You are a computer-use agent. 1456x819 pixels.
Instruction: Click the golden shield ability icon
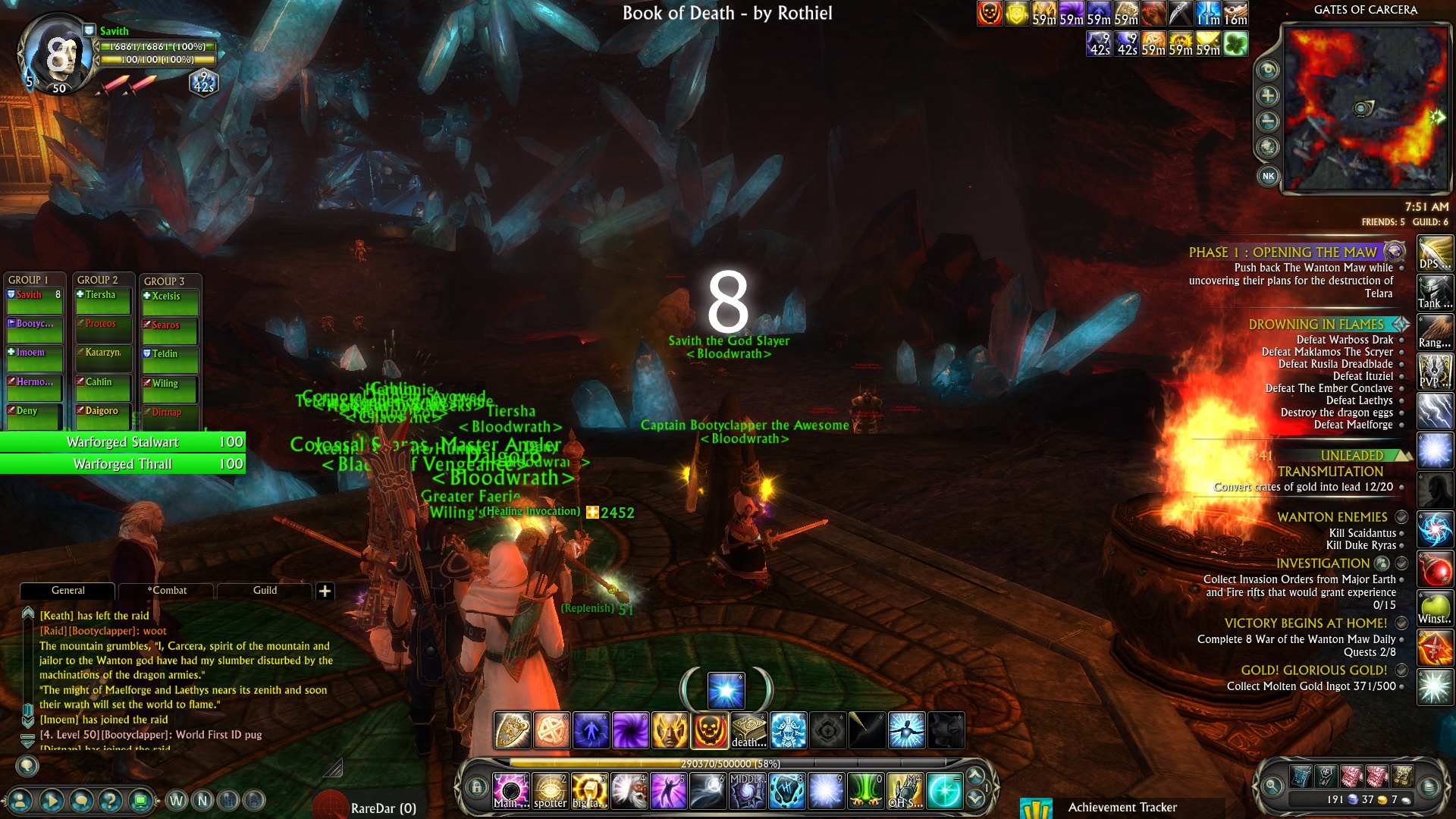513,731
